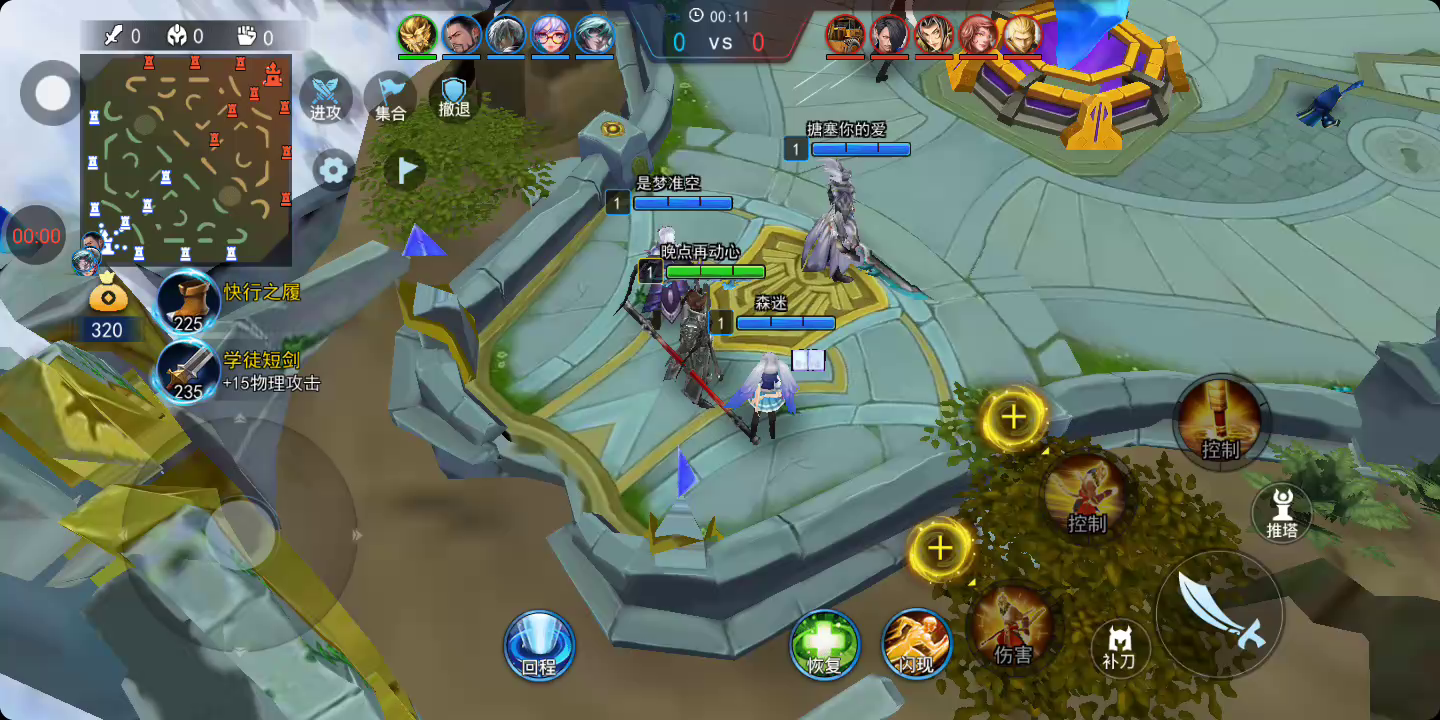Level up the 伤害 skill with plus button
Screen dimensions: 1440x720
tap(940, 549)
